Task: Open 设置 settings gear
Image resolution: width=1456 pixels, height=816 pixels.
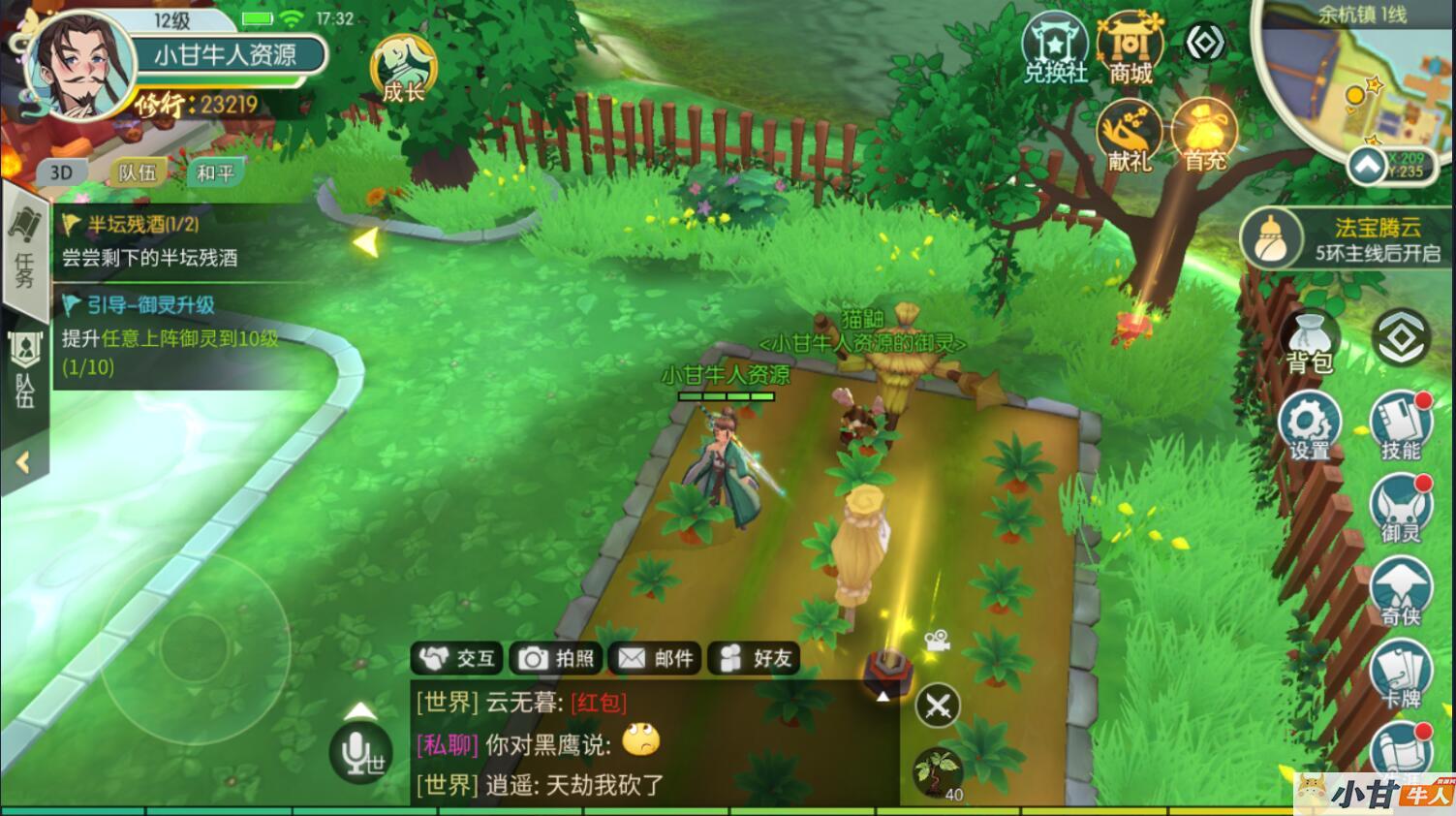Action: pos(1309,426)
